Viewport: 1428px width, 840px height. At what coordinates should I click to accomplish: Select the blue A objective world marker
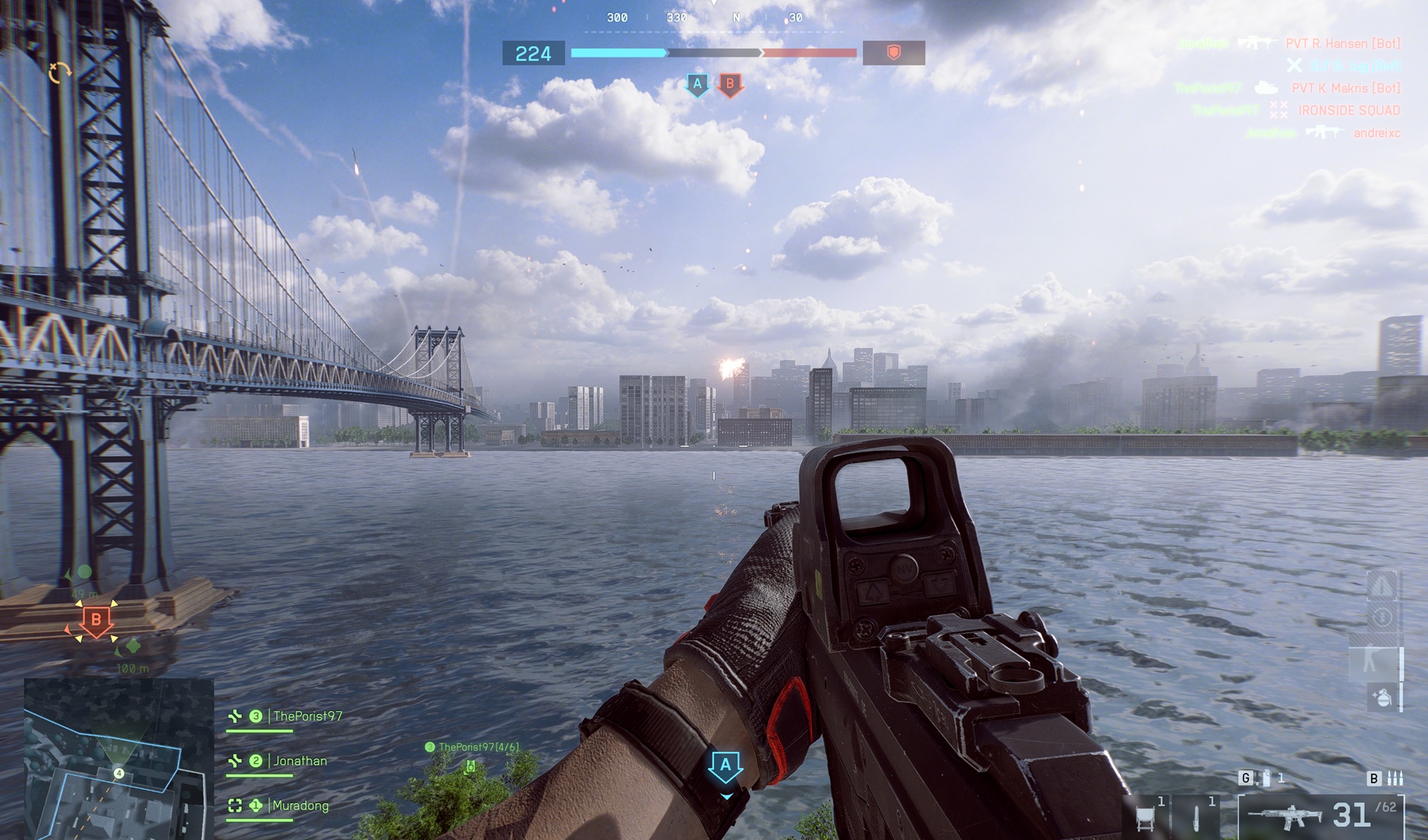tap(725, 766)
